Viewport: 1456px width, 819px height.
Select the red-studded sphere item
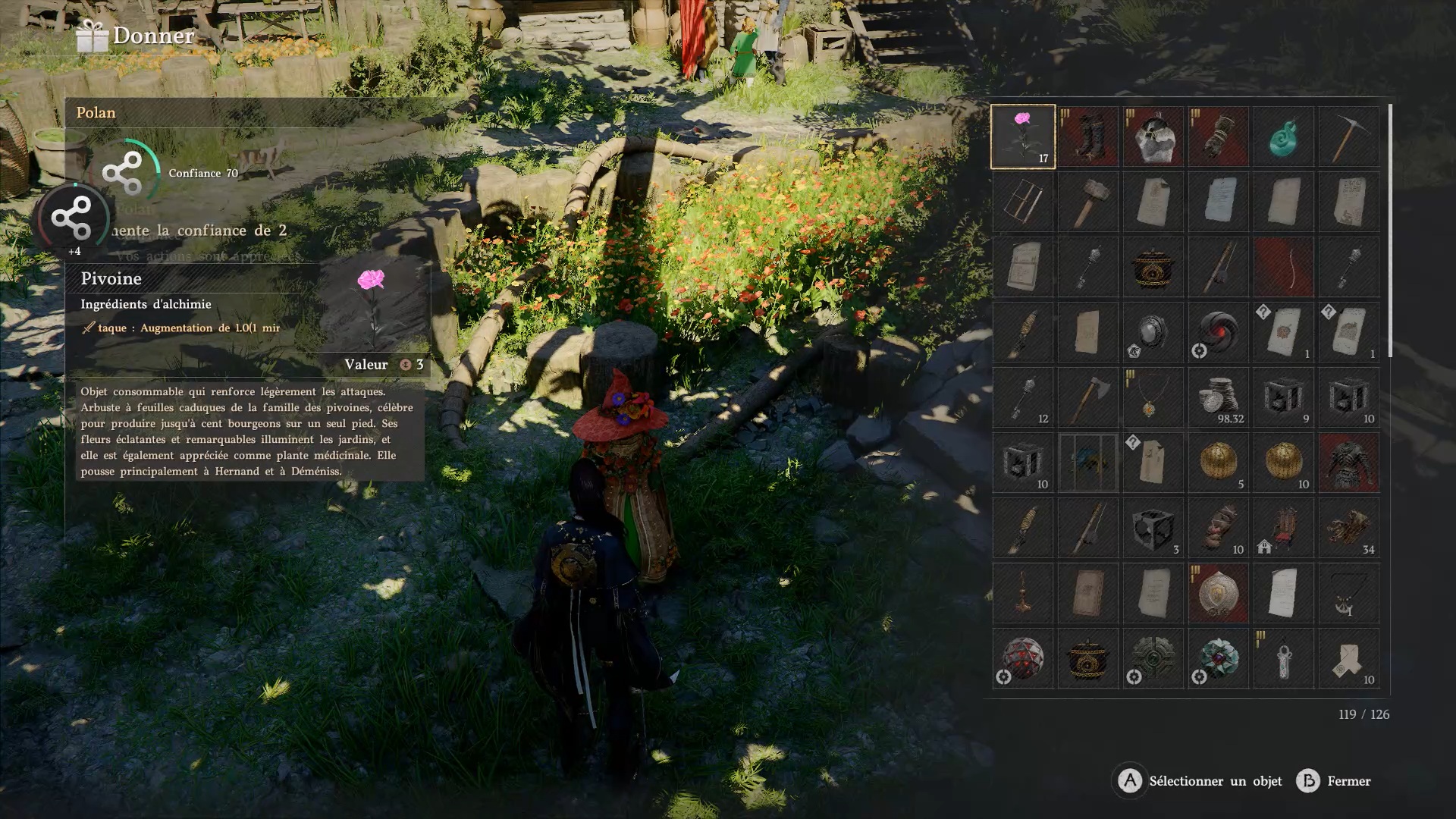[1022, 658]
